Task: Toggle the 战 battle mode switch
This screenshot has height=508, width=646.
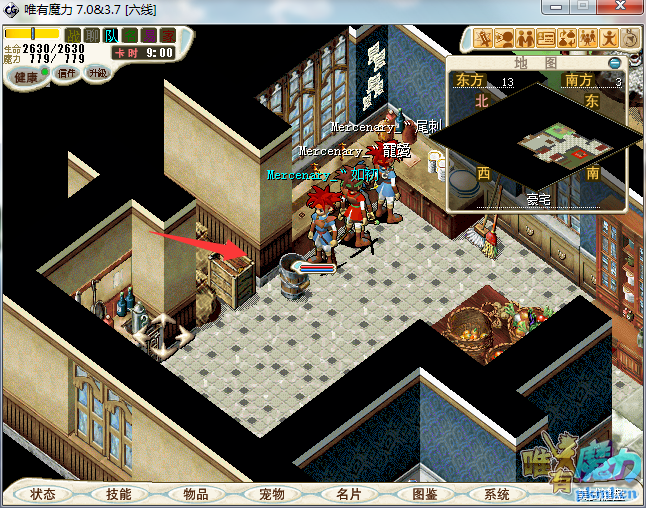Action: click(73, 36)
